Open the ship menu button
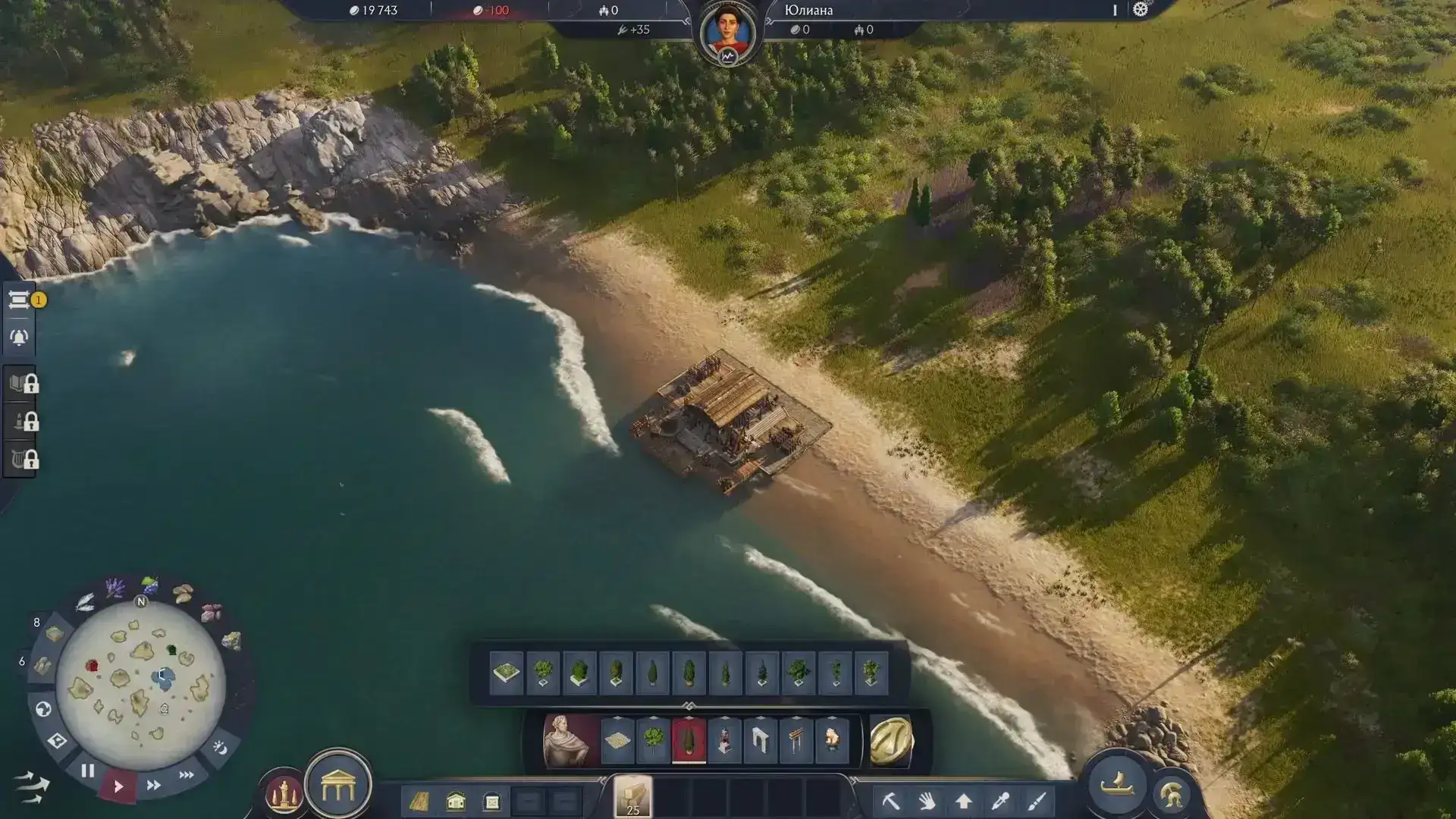1456x819 pixels. [x=1117, y=784]
